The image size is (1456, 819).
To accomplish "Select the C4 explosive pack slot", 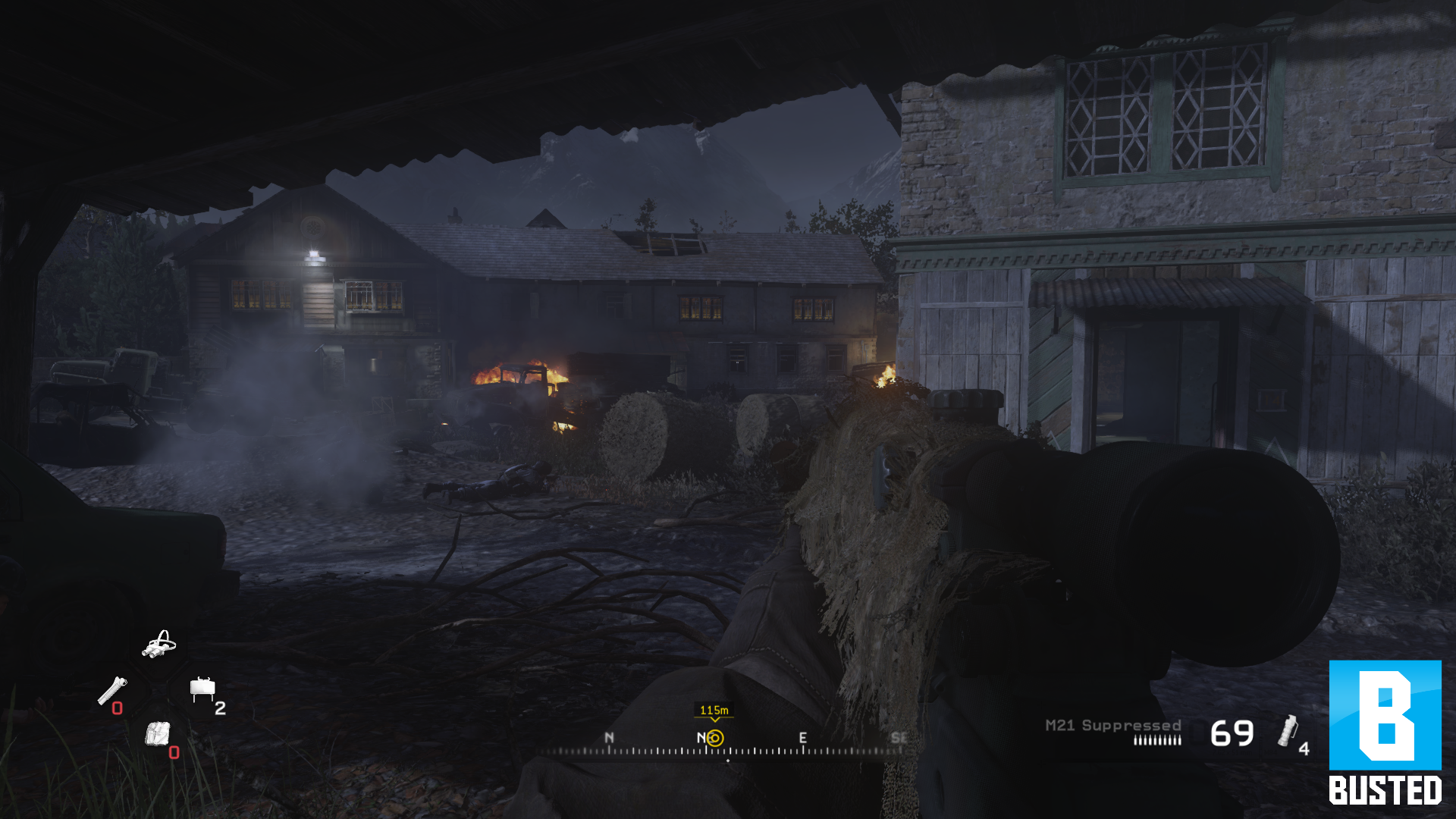I will tap(158, 734).
